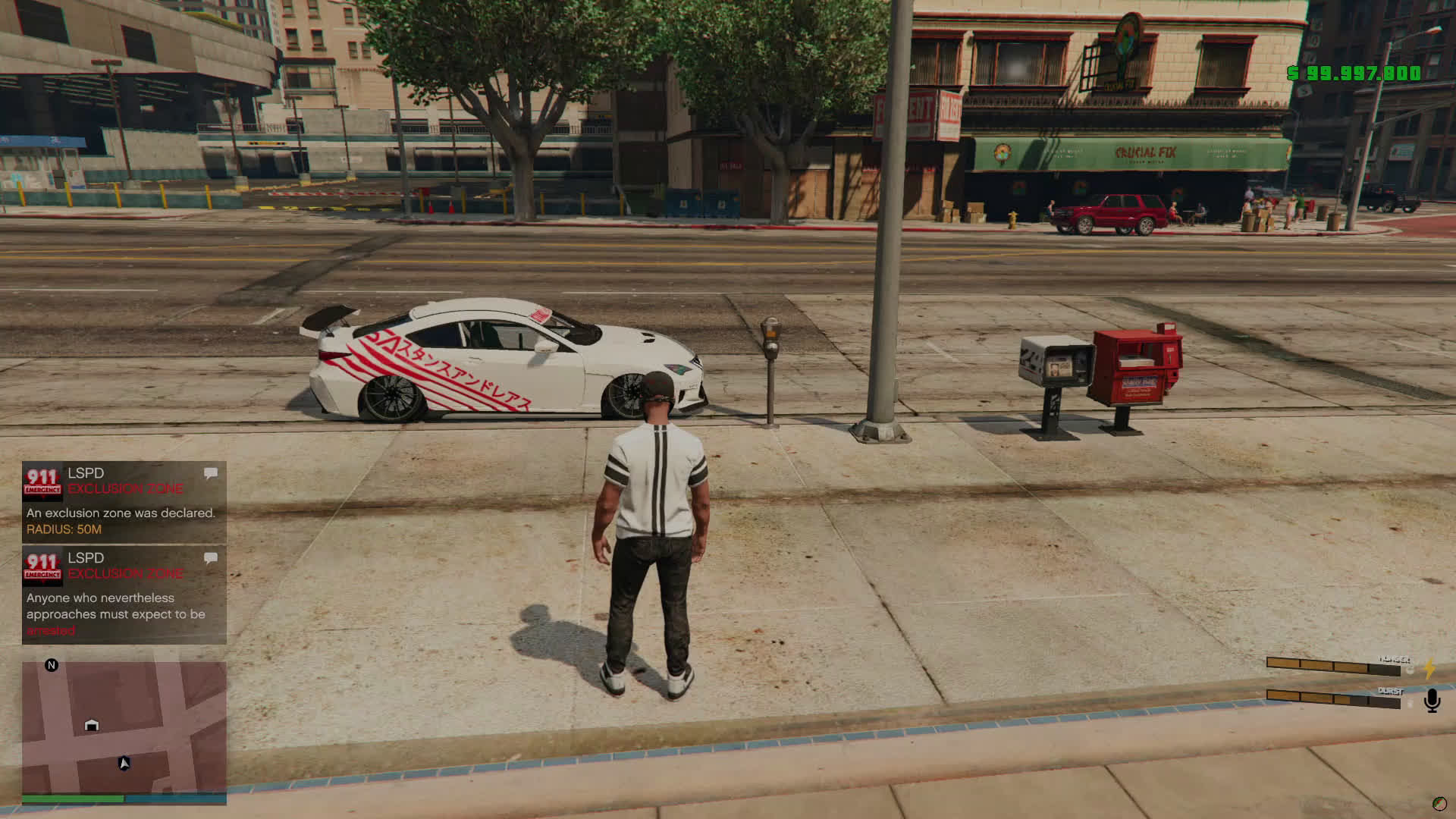This screenshot has width=1456, height=819.
Task: Open the "must expect to be arrested" alert
Action: [x=124, y=596]
